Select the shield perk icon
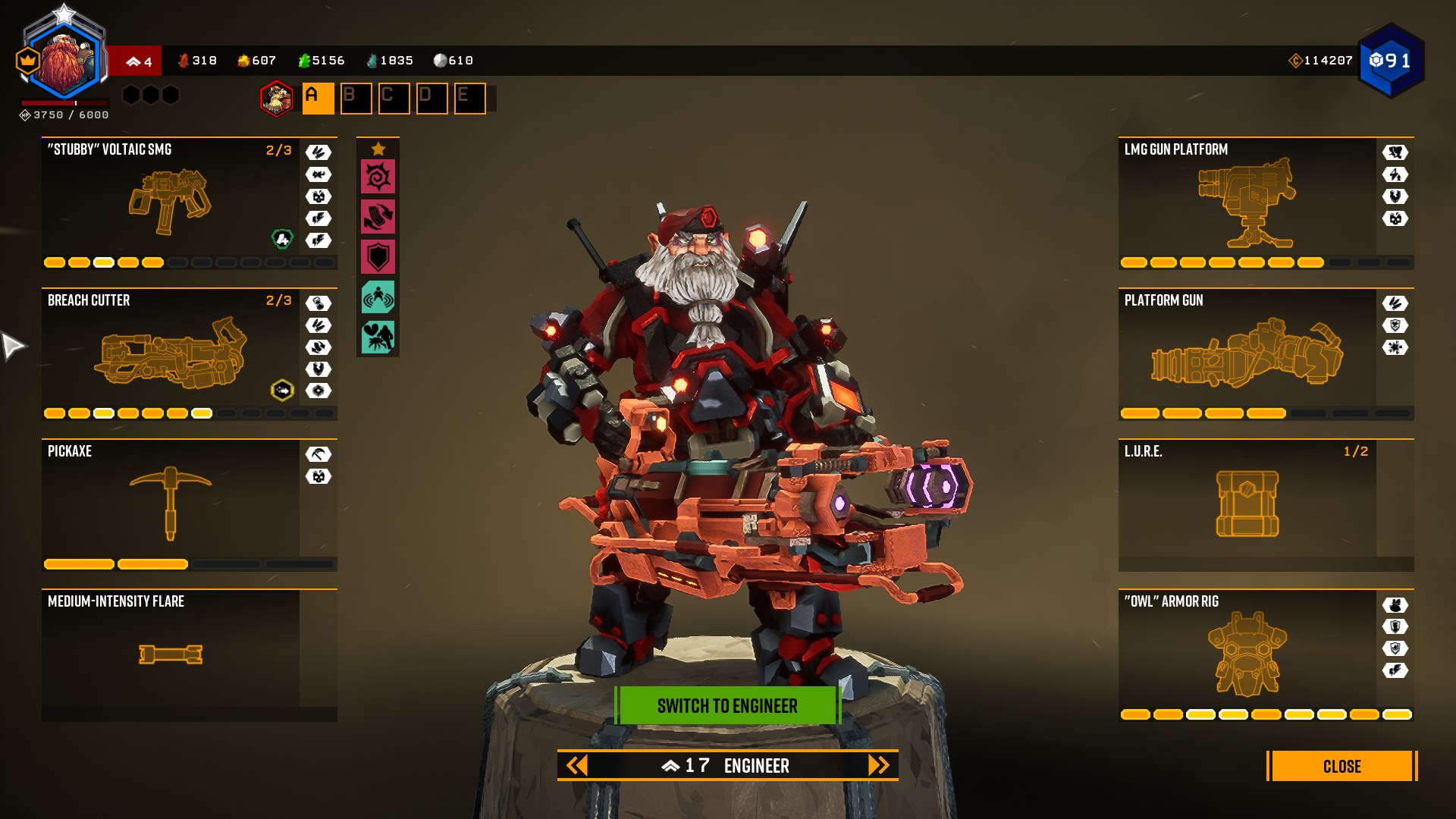Screen dimensions: 1456x819 [378, 257]
